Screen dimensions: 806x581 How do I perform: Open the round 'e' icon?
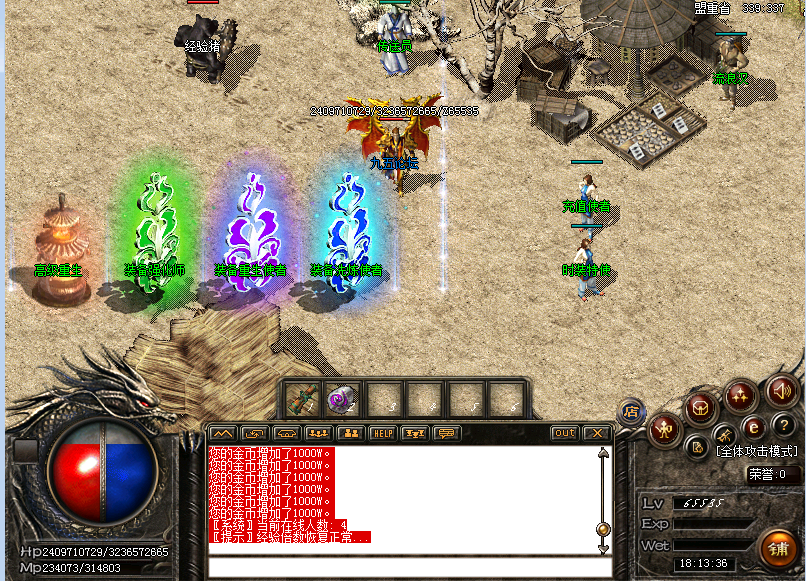coord(752,427)
